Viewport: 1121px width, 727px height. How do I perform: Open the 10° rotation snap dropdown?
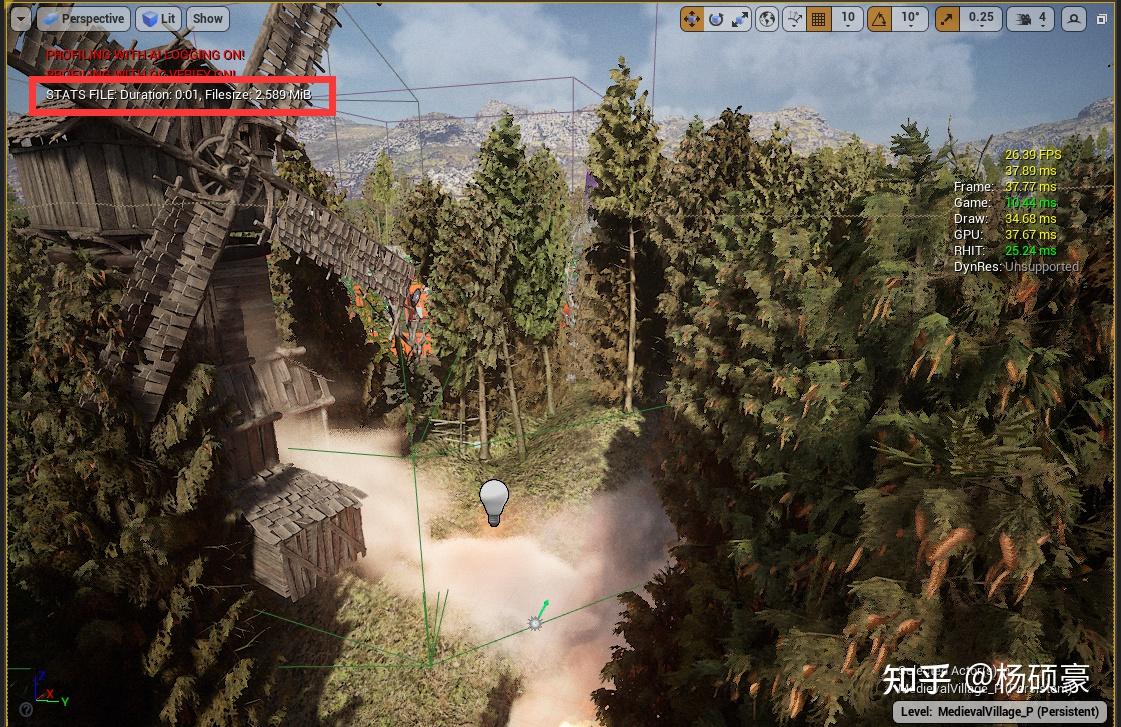[x=910, y=18]
